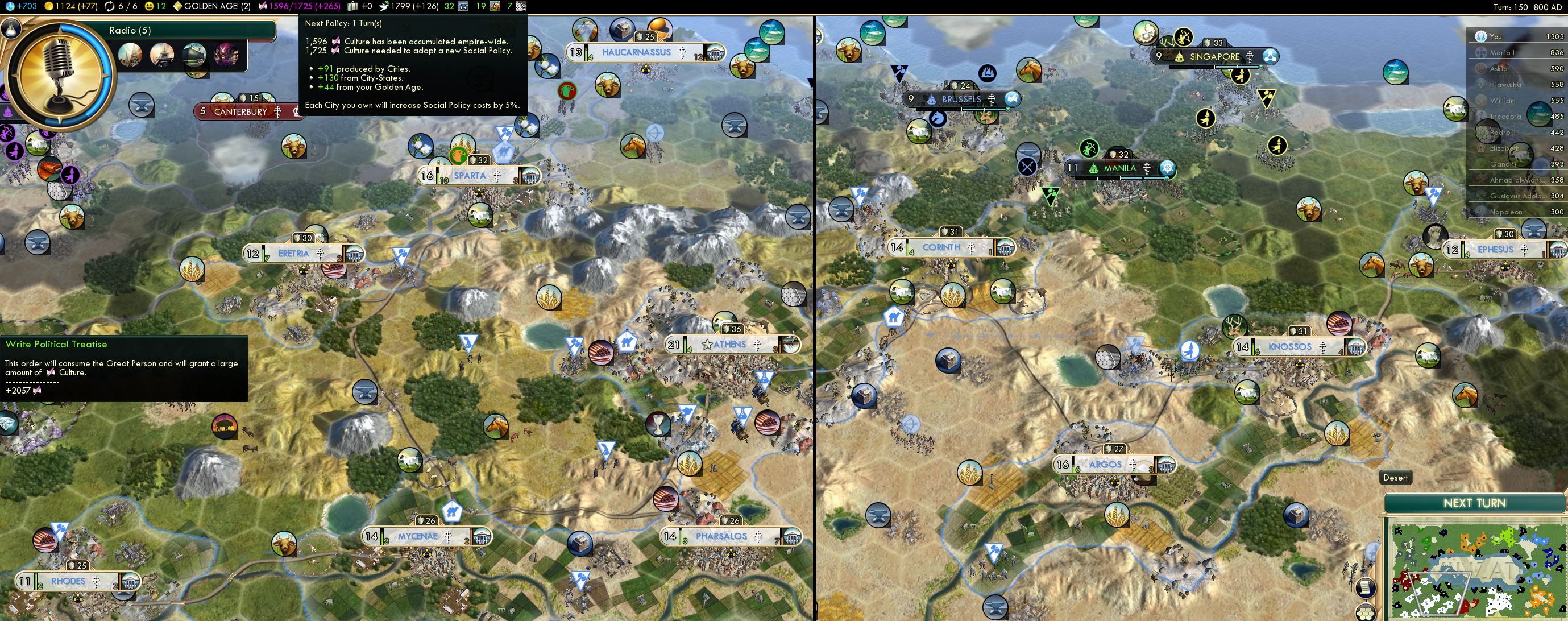Viewport: 1568px width, 621px height.
Task: Select the Canterbury city-state banner
Action: [x=240, y=111]
